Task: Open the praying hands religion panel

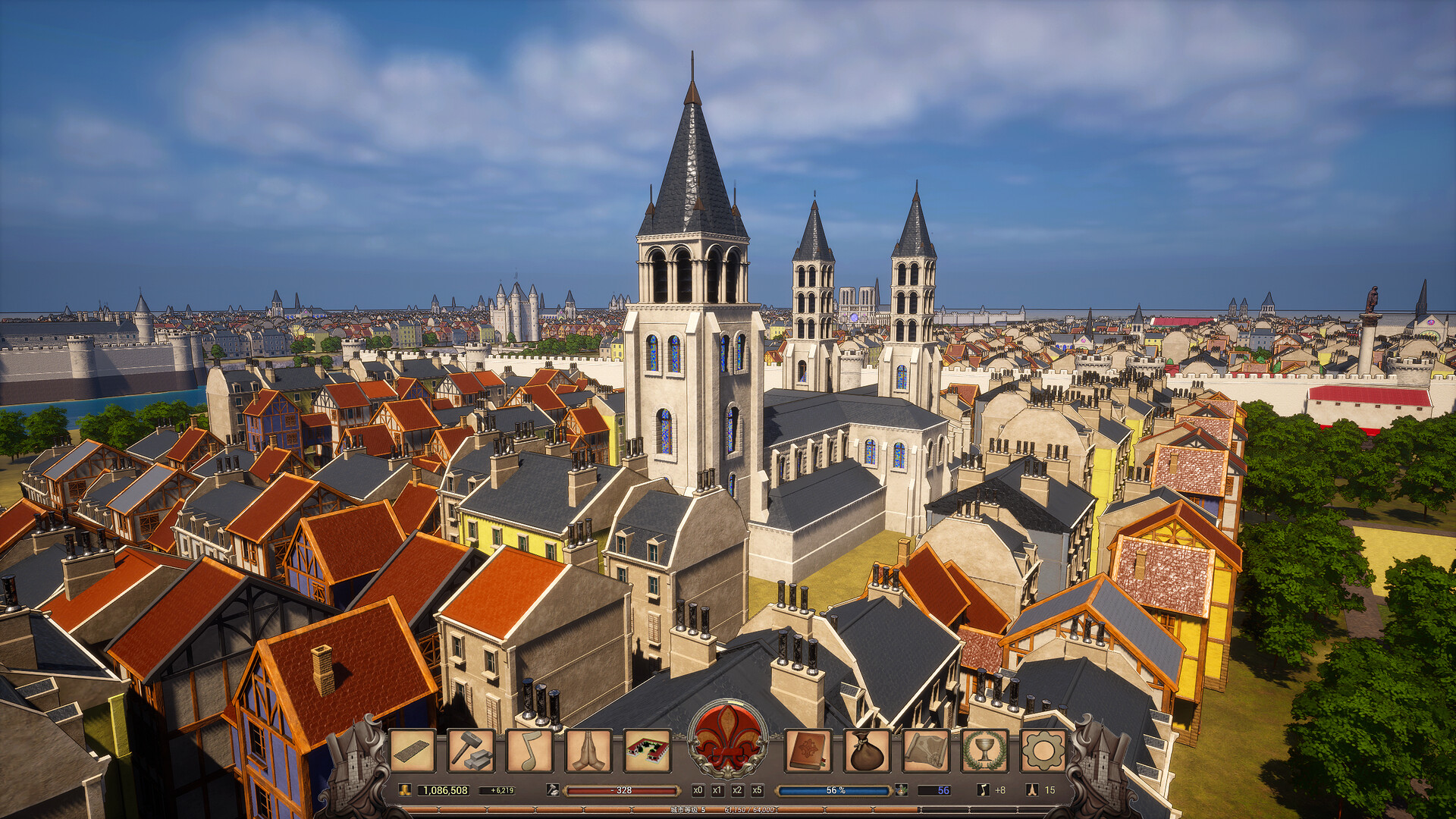Action: 589,751
